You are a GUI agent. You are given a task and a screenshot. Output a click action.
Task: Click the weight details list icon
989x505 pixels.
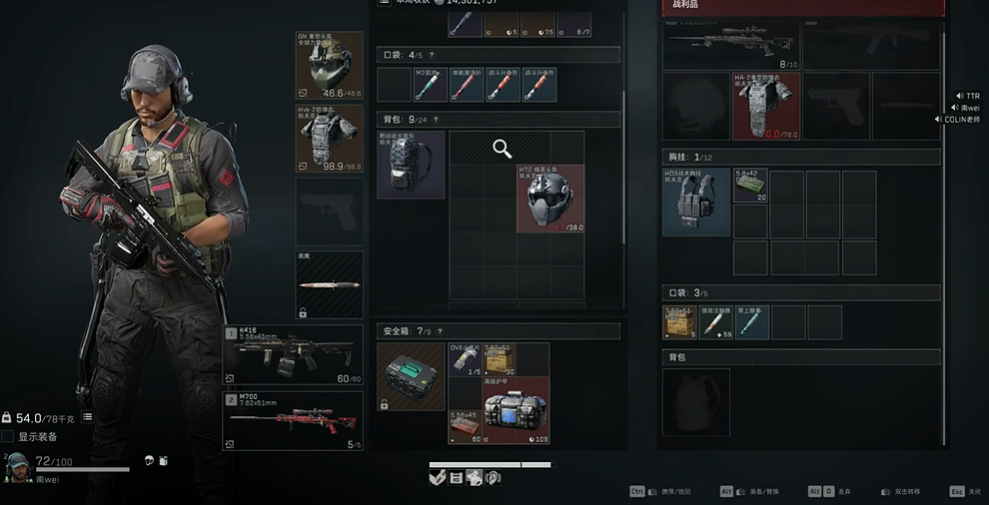[x=87, y=417]
